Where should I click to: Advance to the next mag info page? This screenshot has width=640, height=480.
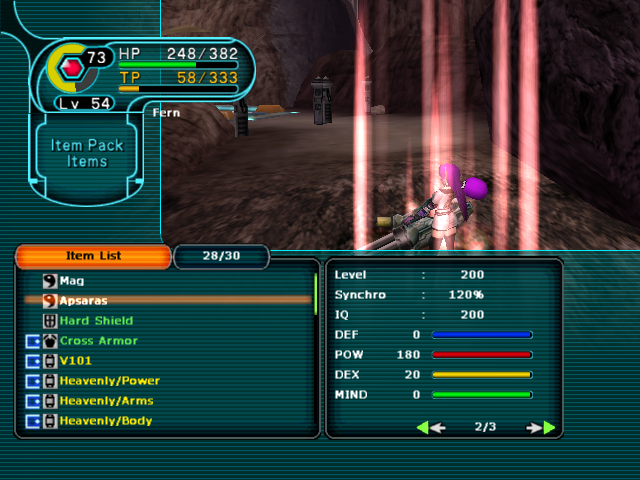(x=541, y=428)
